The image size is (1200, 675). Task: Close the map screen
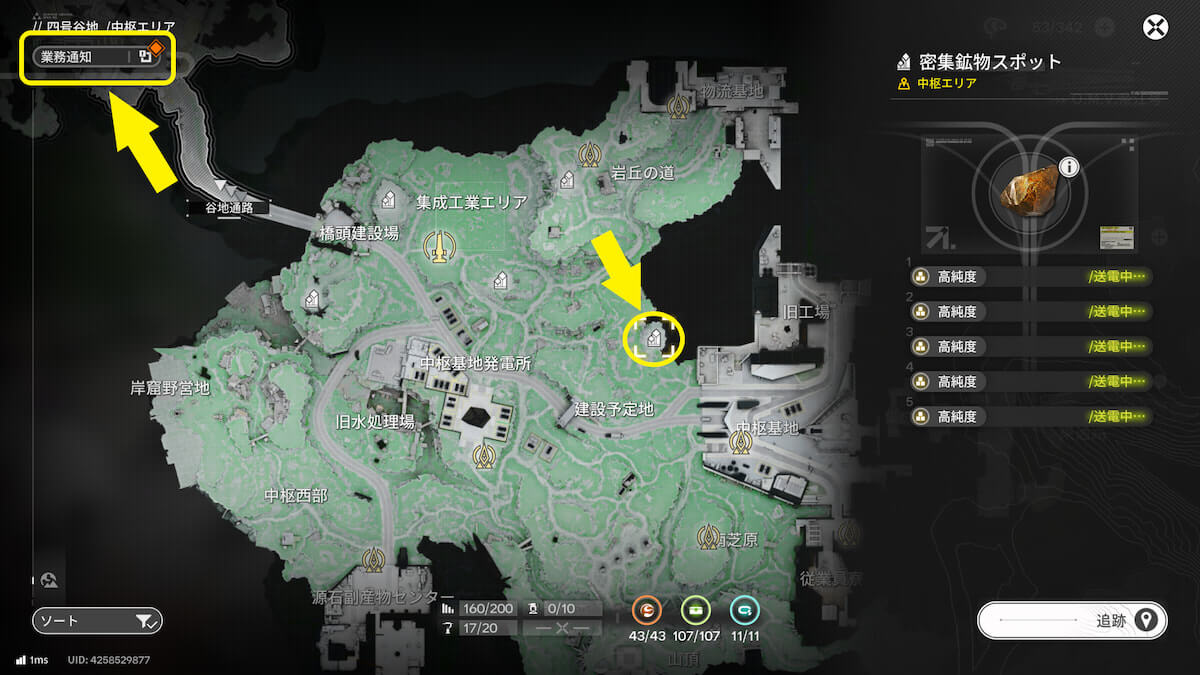1156,27
